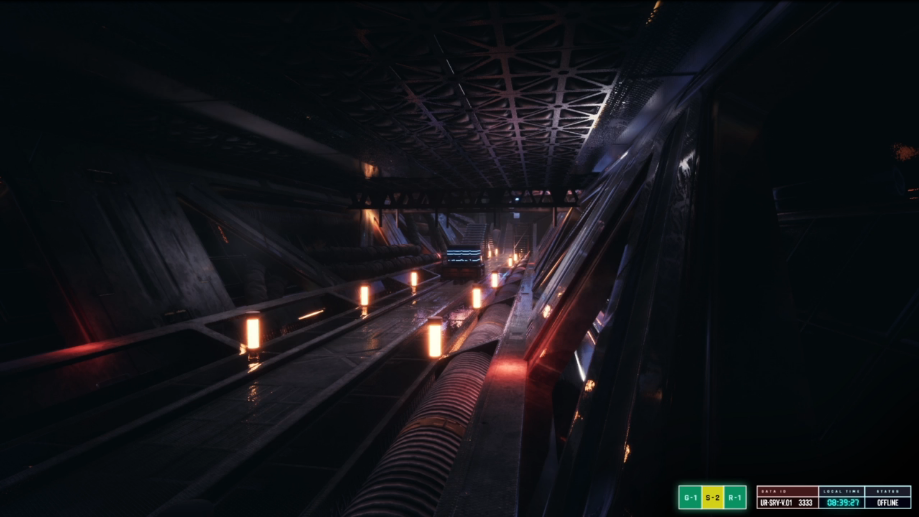Screen dimensions: 919x517
Task: Choose the yellow S-2 segment
Action: coord(712,497)
